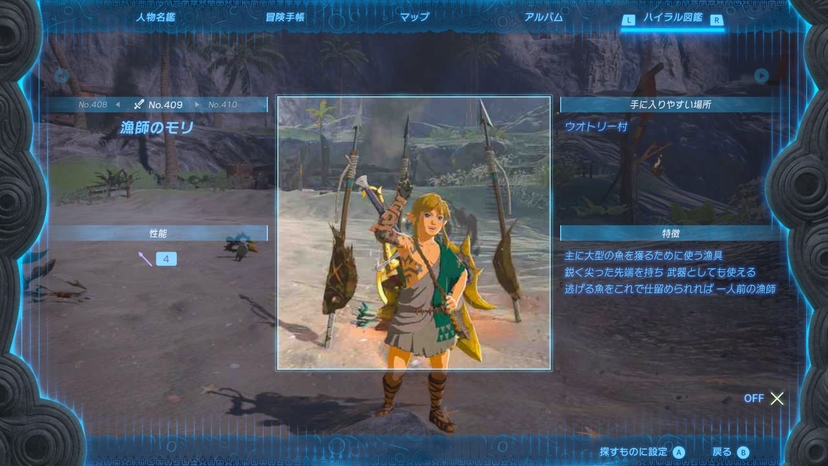The height and width of the screenshot is (466, 828).
Task: Select the マップ tab
Action: [x=414, y=17]
